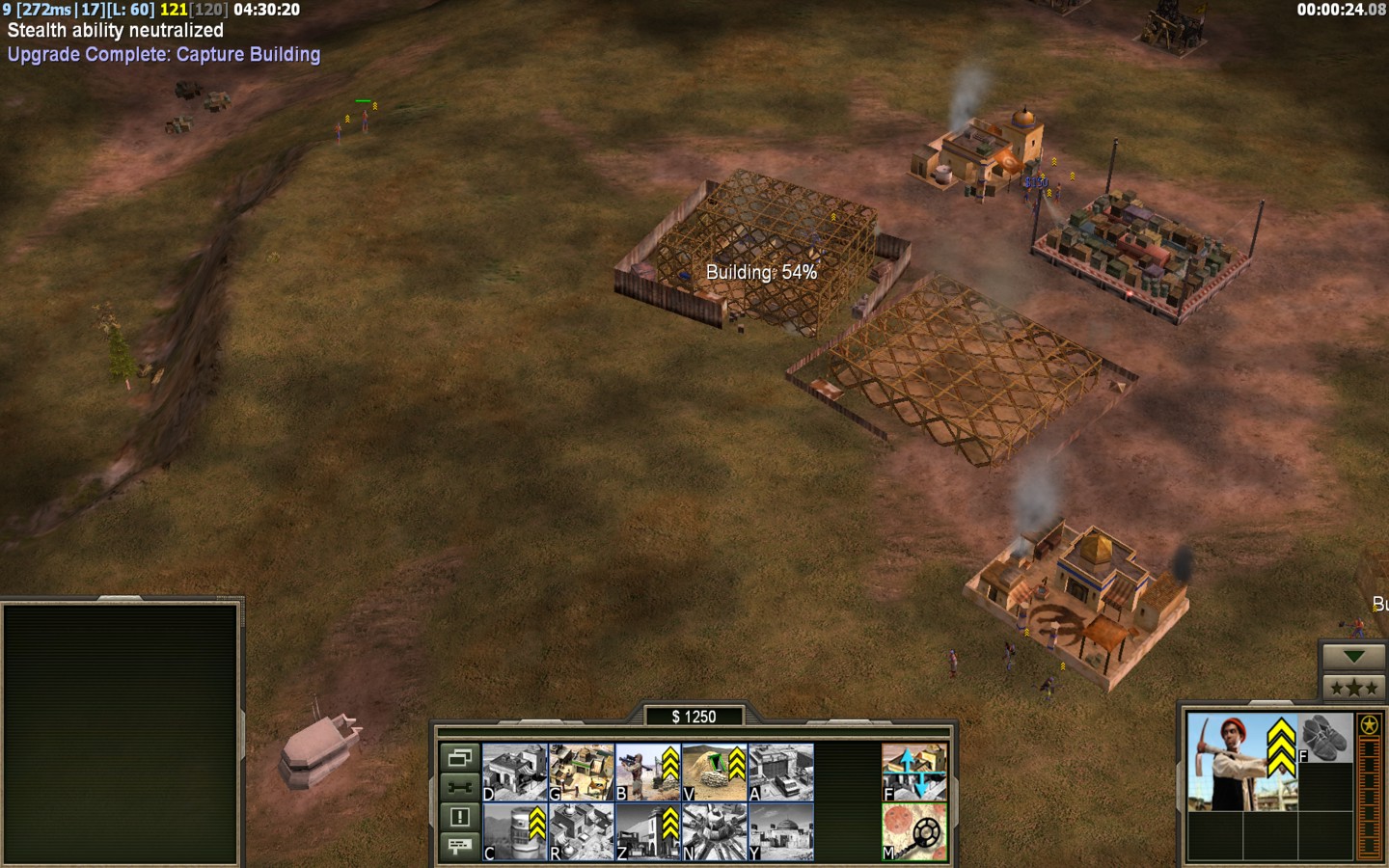Activate the blue arrows building icon marked F
1389x868 pixels.
tap(913, 772)
